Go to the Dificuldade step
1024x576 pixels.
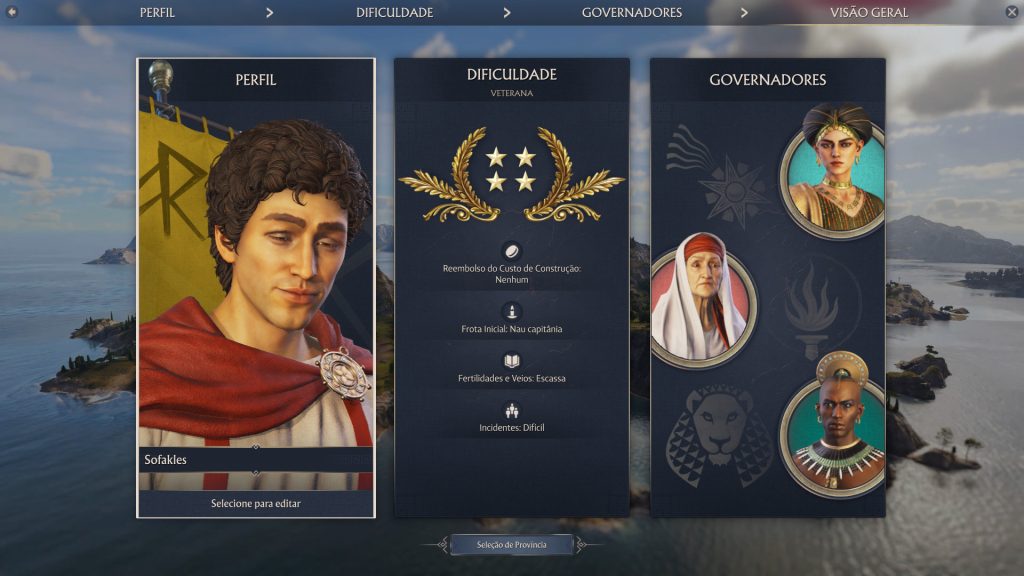(394, 13)
